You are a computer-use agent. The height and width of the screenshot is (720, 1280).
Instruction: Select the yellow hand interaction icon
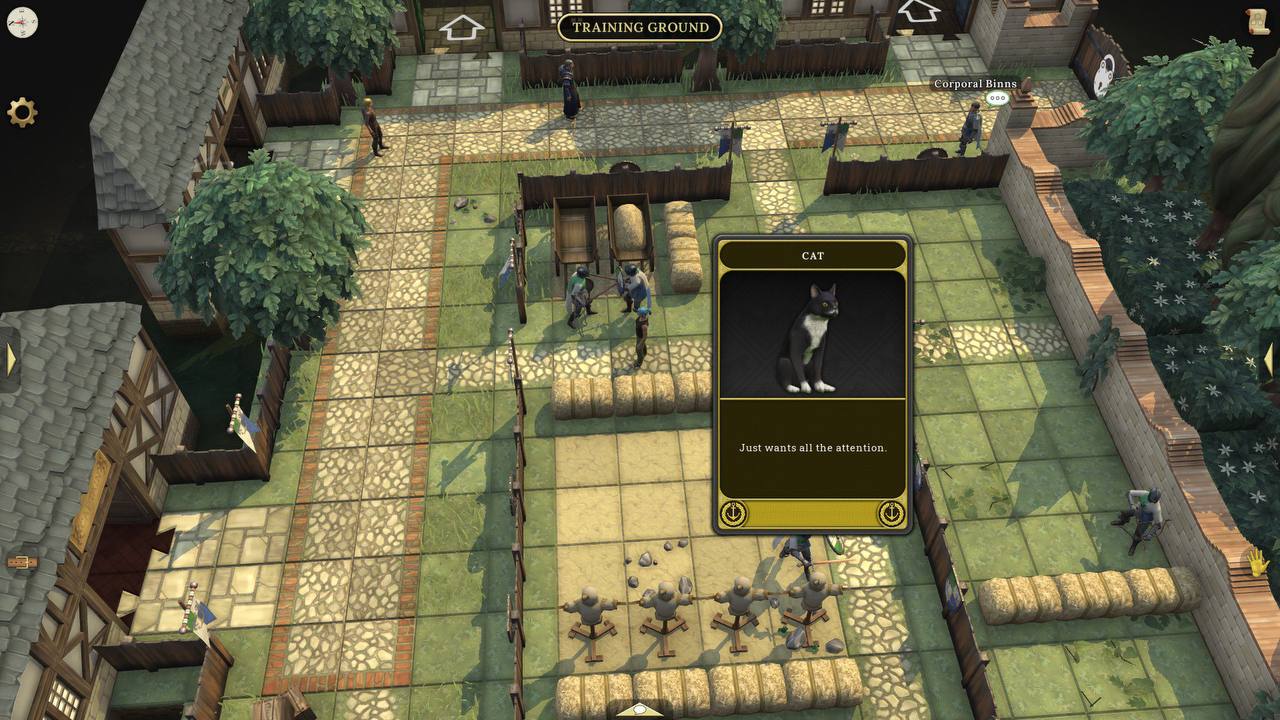(1256, 562)
